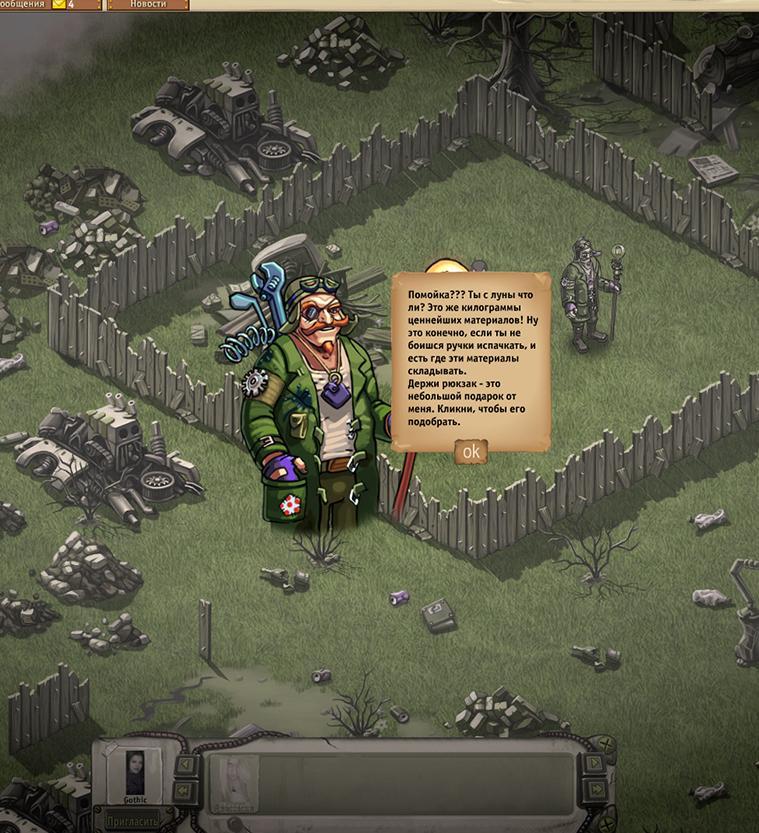Open the Новости tab
The image size is (759, 833).
click(147, 5)
